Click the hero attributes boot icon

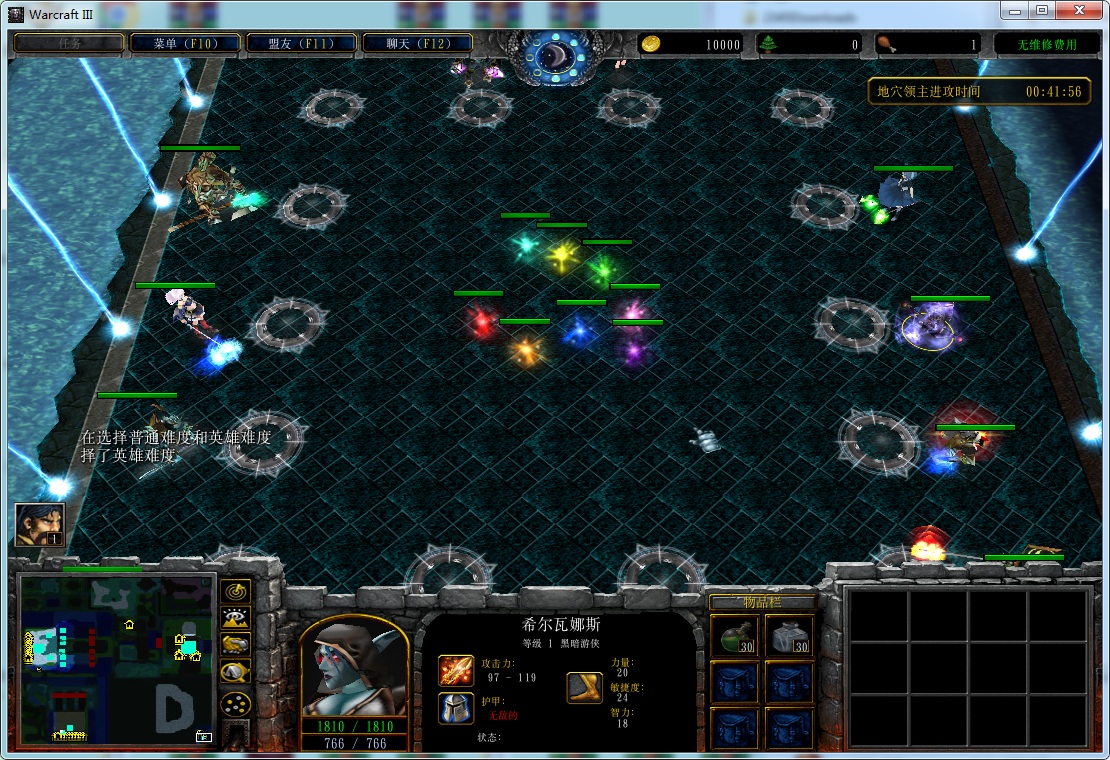pyautogui.click(x=584, y=688)
